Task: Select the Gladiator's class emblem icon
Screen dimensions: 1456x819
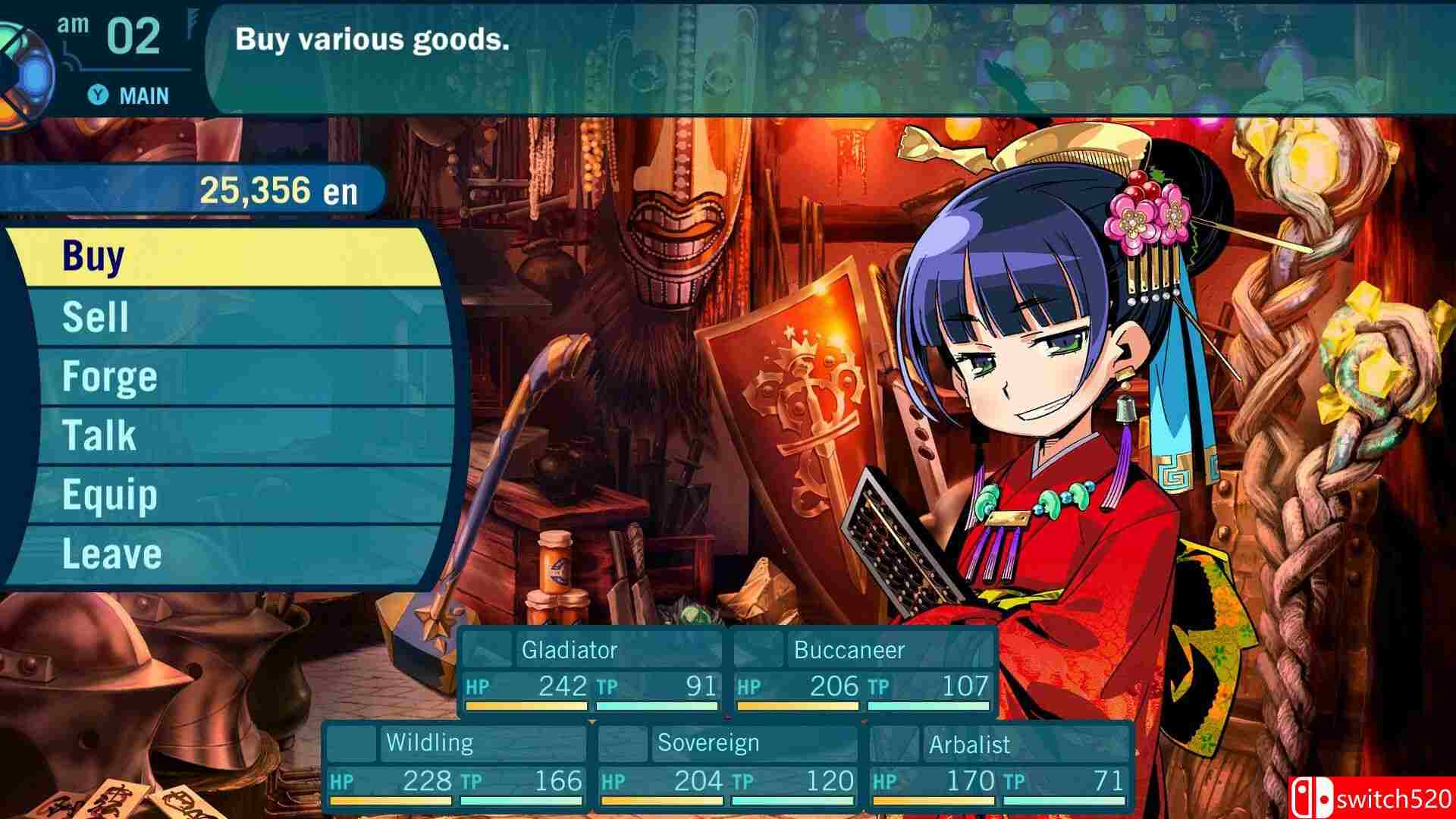Action: point(489,650)
